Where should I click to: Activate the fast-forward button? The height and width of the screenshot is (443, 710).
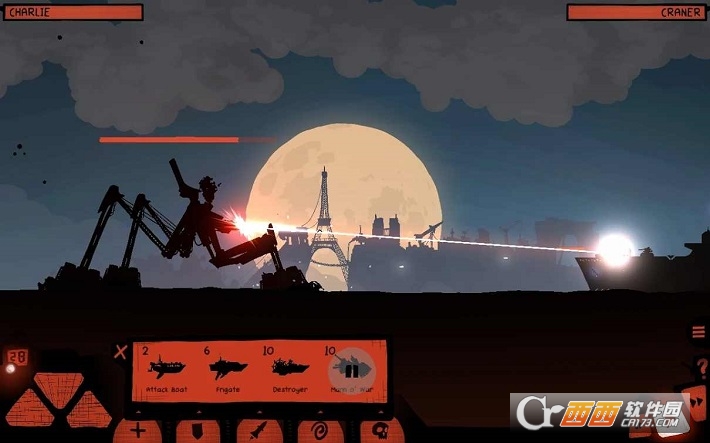tap(698, 404)
